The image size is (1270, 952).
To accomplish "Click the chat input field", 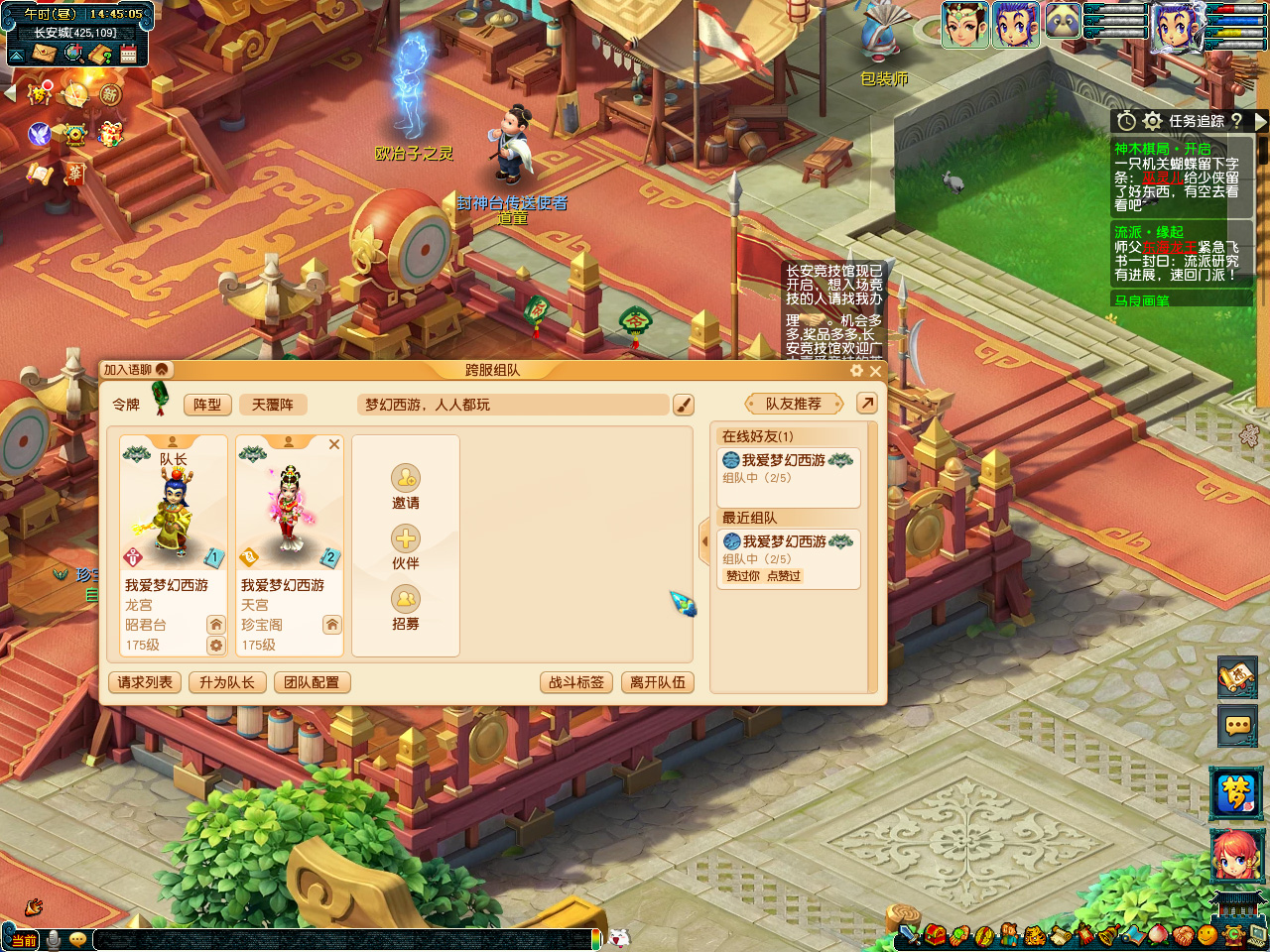I will coord(345,939).
